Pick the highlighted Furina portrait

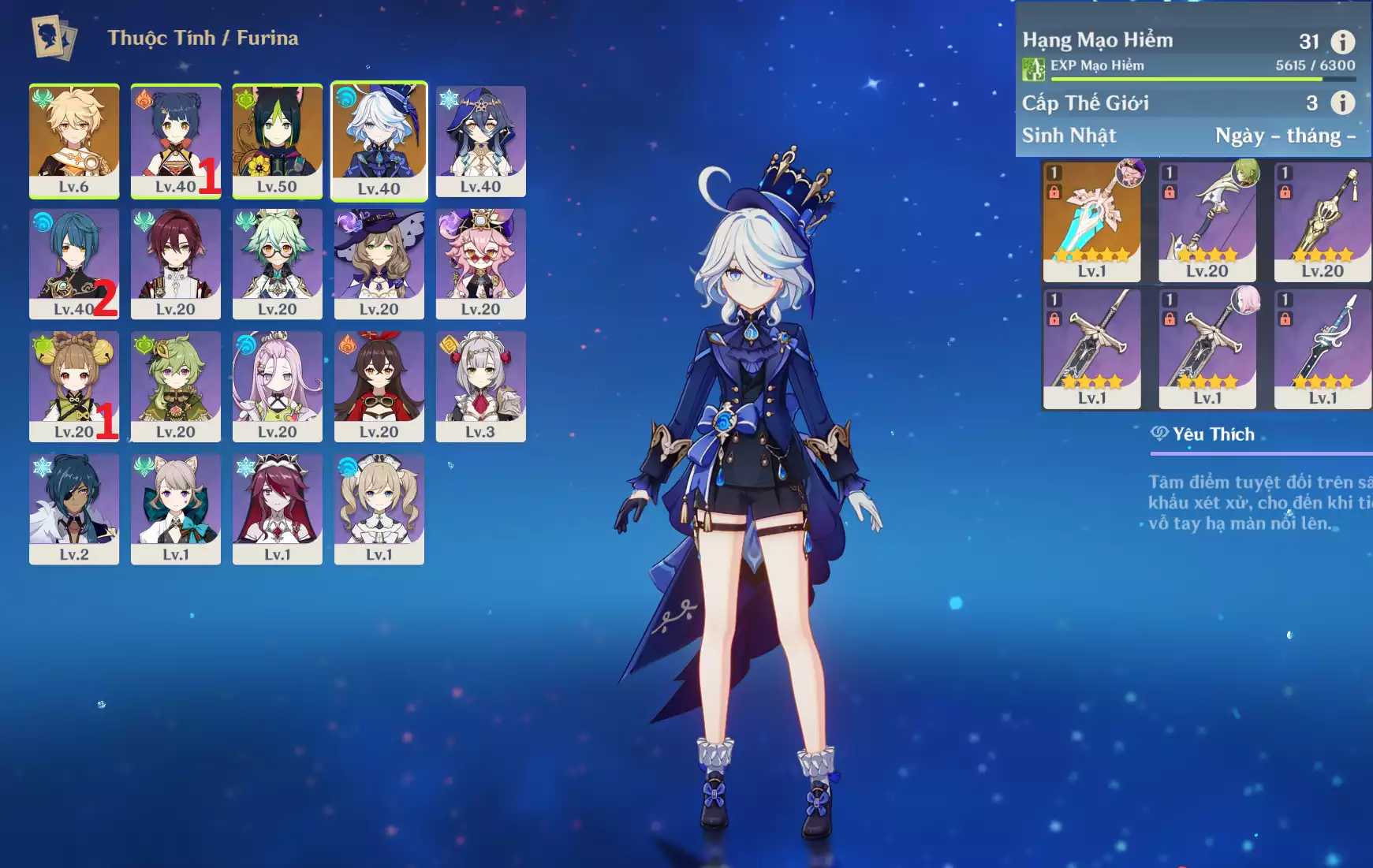pos(379,140)
